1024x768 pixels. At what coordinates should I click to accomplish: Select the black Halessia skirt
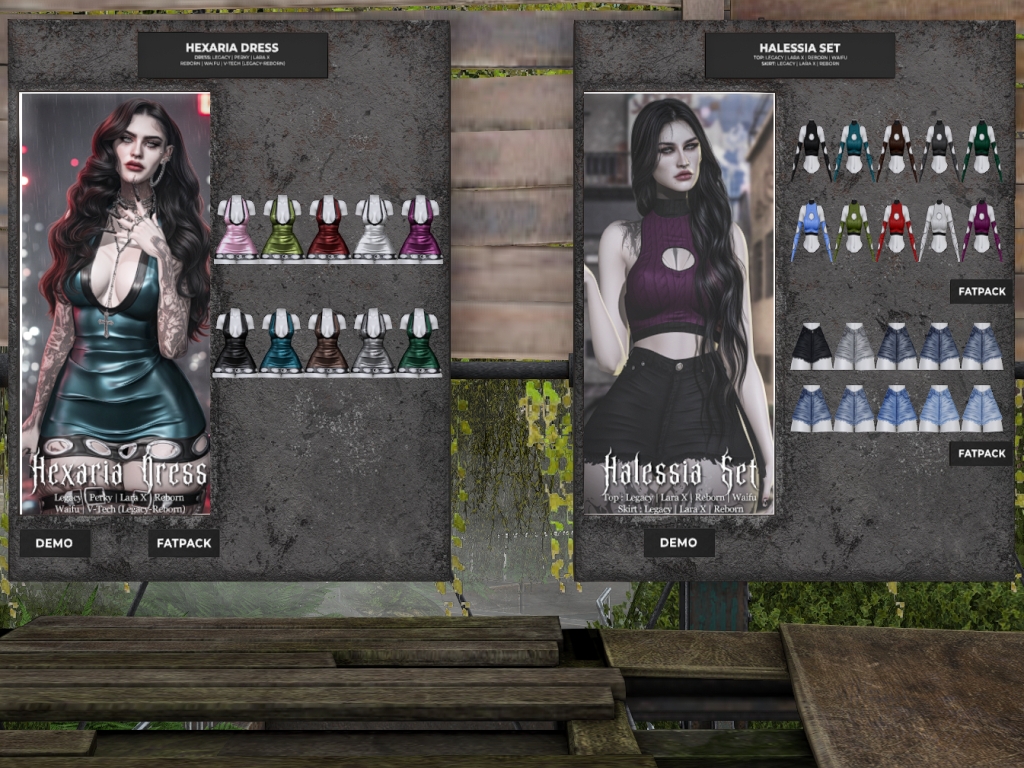click(812, 346)
